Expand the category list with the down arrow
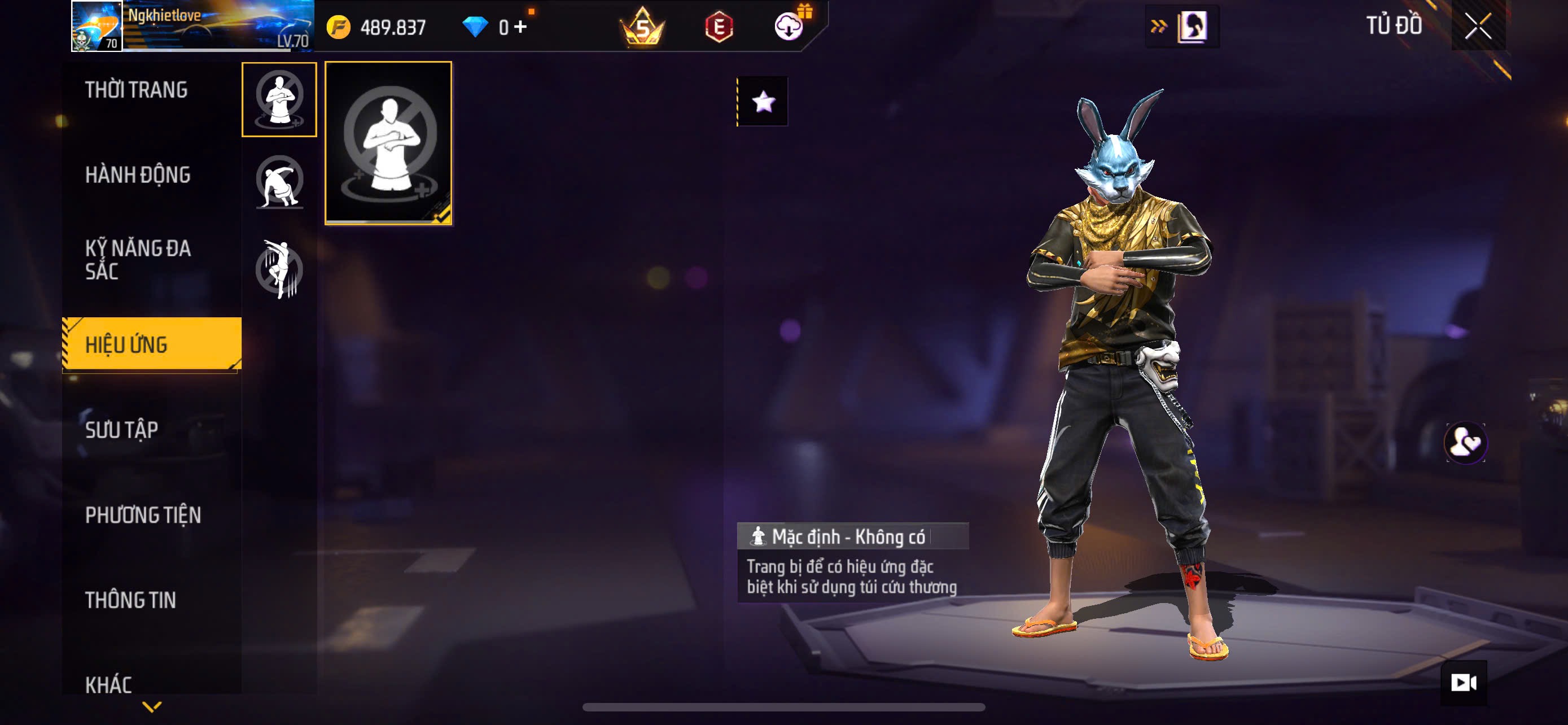This screenshot has width=1568, height=725. [x=152, y=707]
